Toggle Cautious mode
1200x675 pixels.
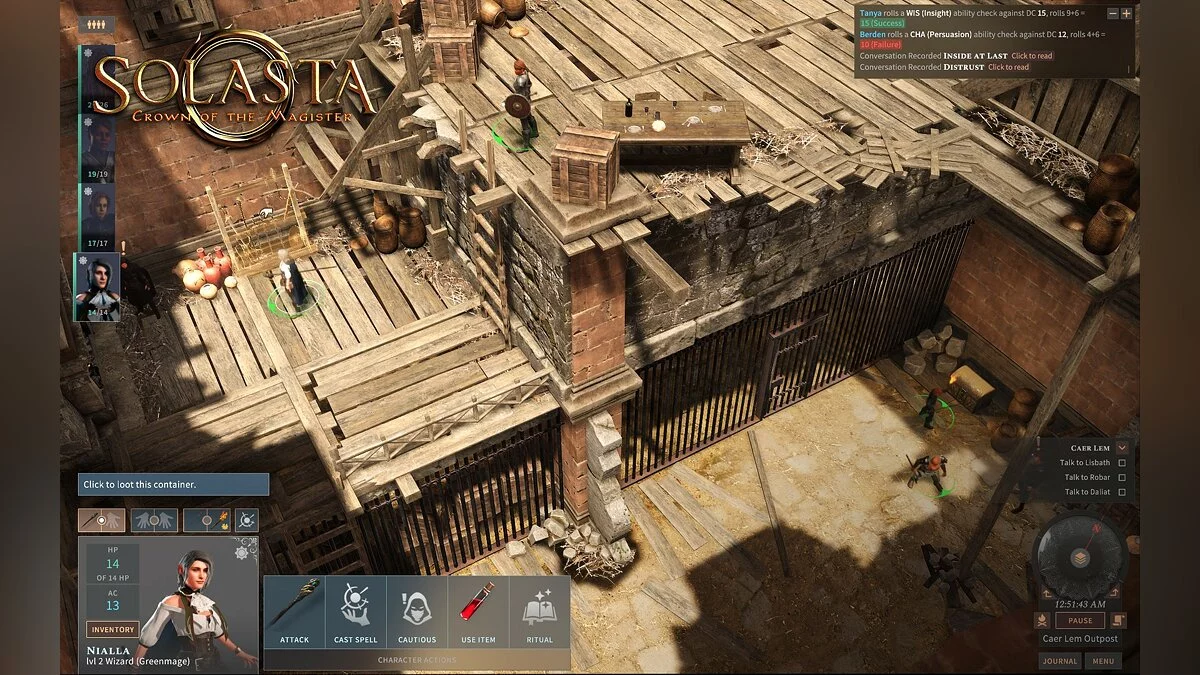(417, 611)
